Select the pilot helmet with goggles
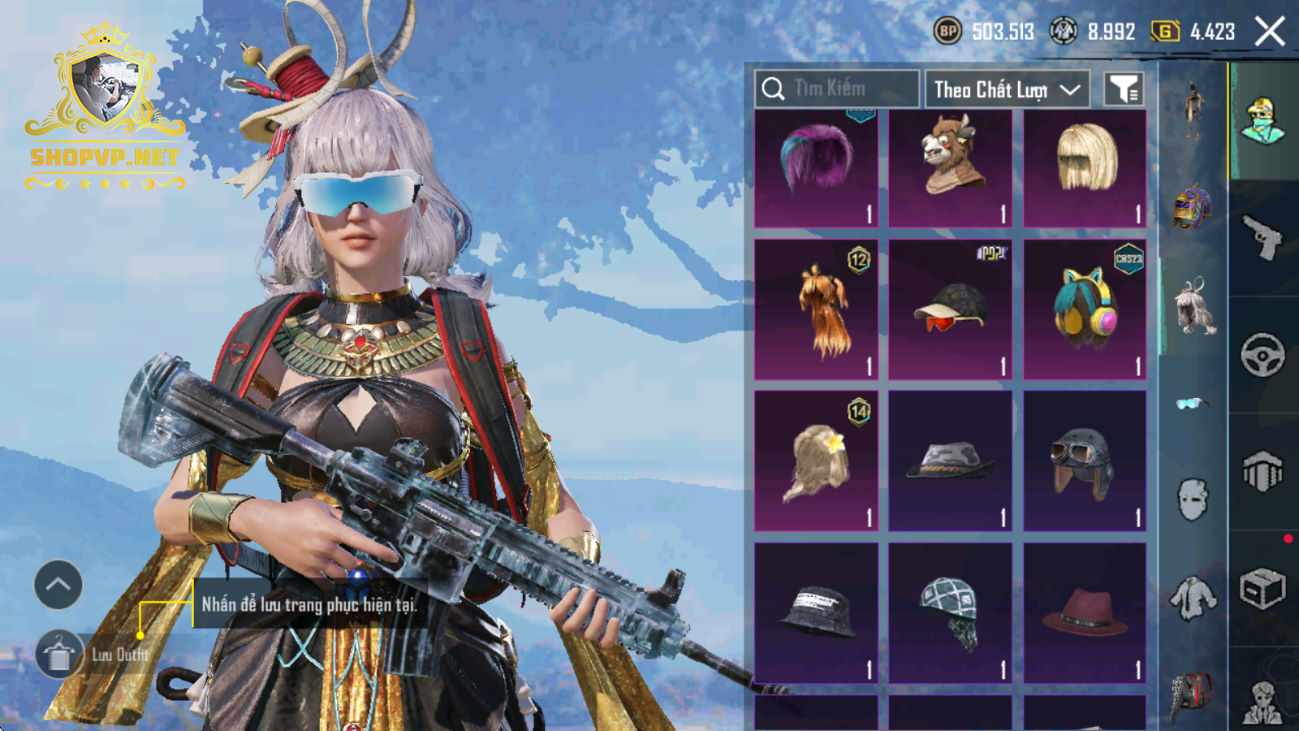Image resolution: width=1299 pixels, height=731 pixels. pos(1084,460)
